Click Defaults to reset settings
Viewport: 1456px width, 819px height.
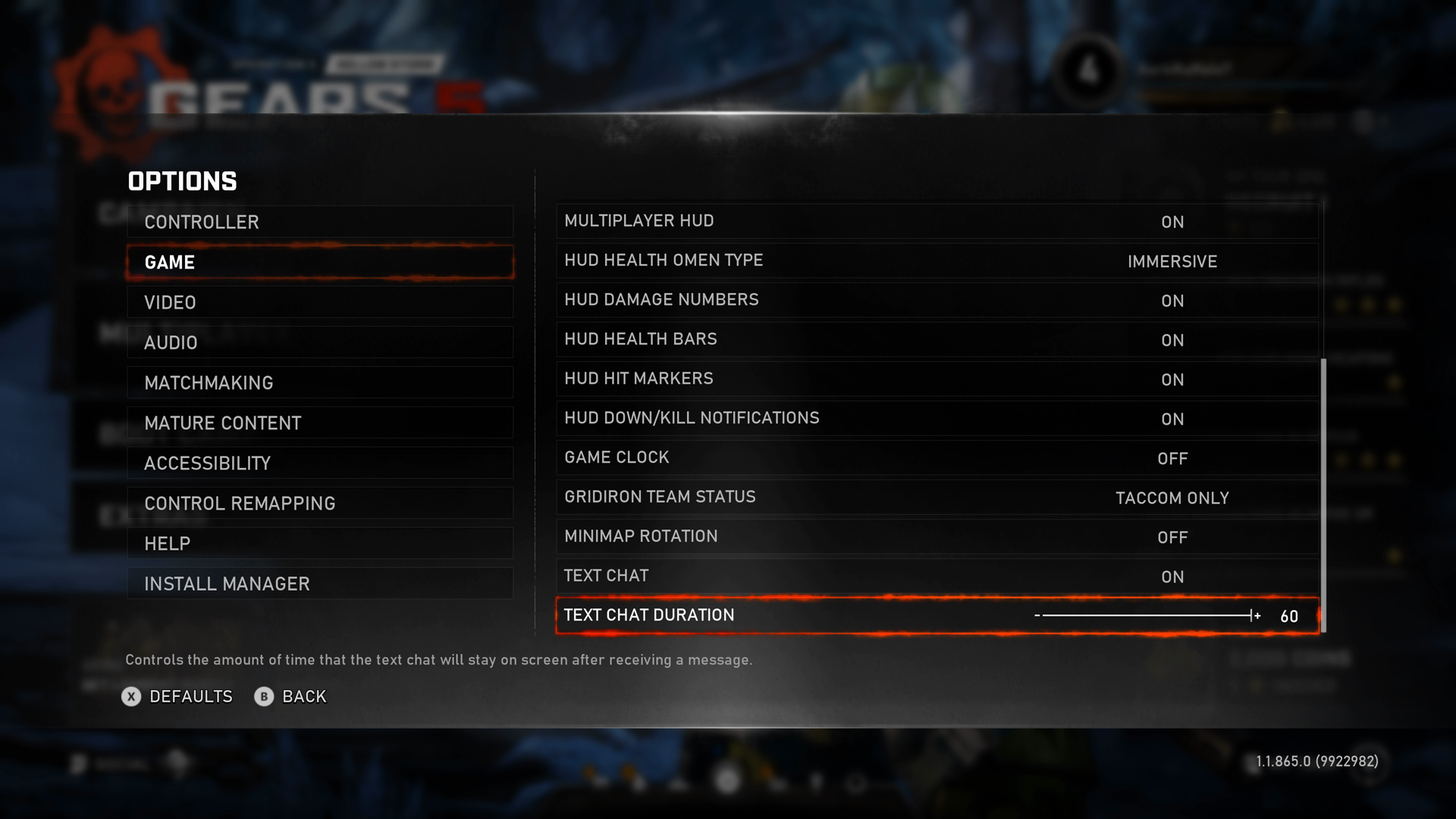pyautogui.click(x=190, y=697)
